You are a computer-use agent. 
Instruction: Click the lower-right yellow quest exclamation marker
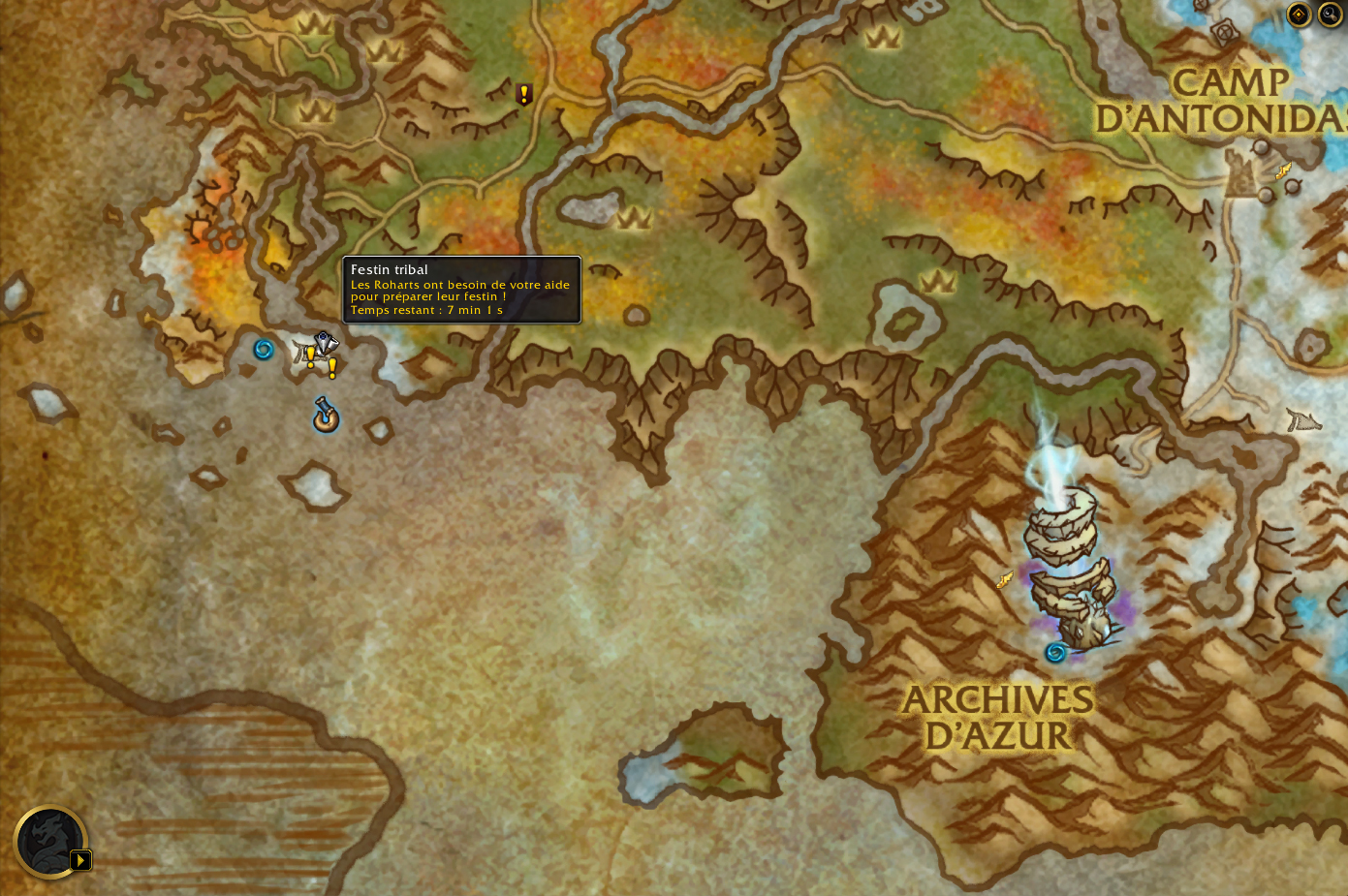click(x=332, y=370)
